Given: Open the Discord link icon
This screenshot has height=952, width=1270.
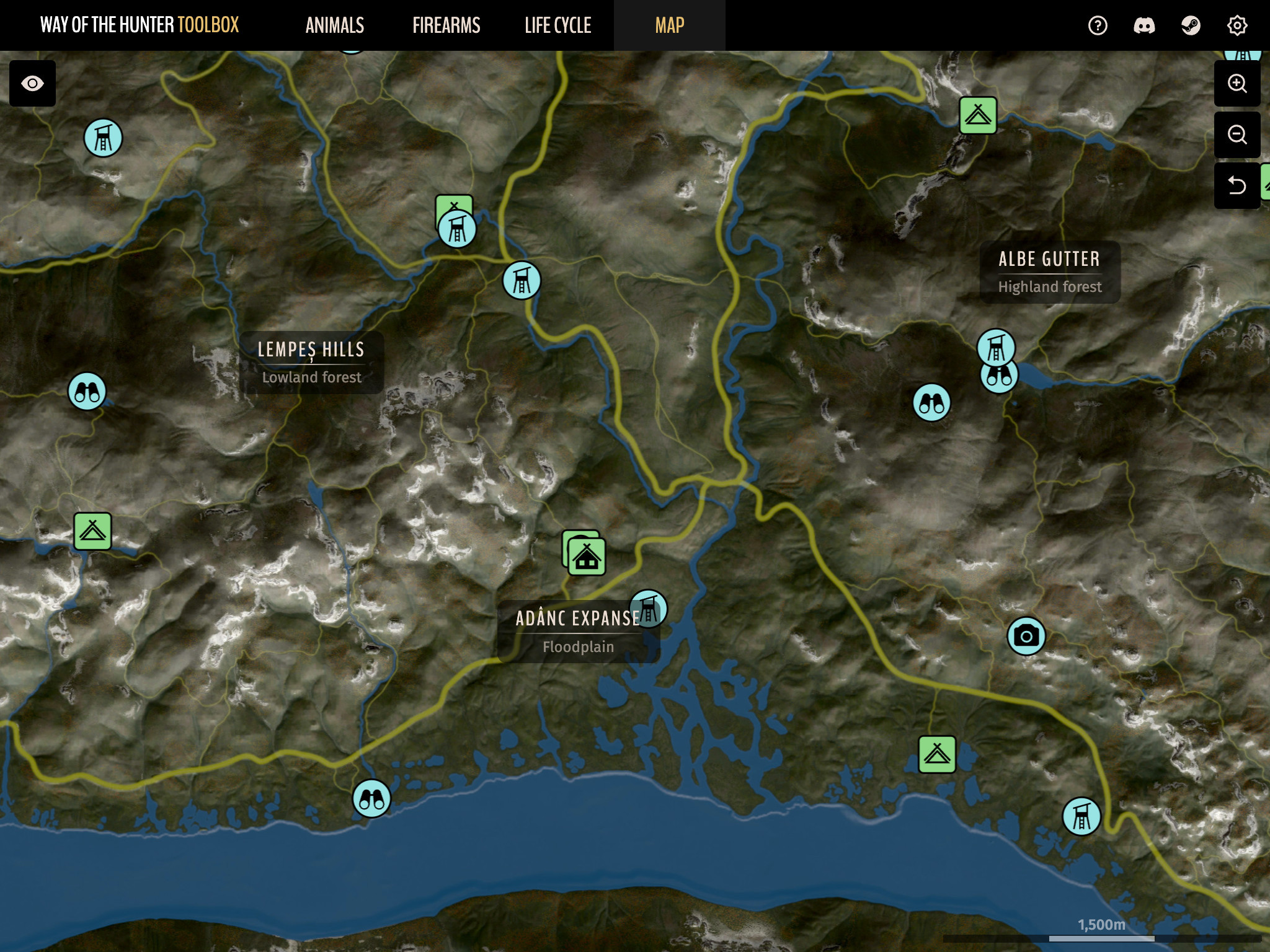Looking at the screenshot, I should click(x=1144, y=25).
